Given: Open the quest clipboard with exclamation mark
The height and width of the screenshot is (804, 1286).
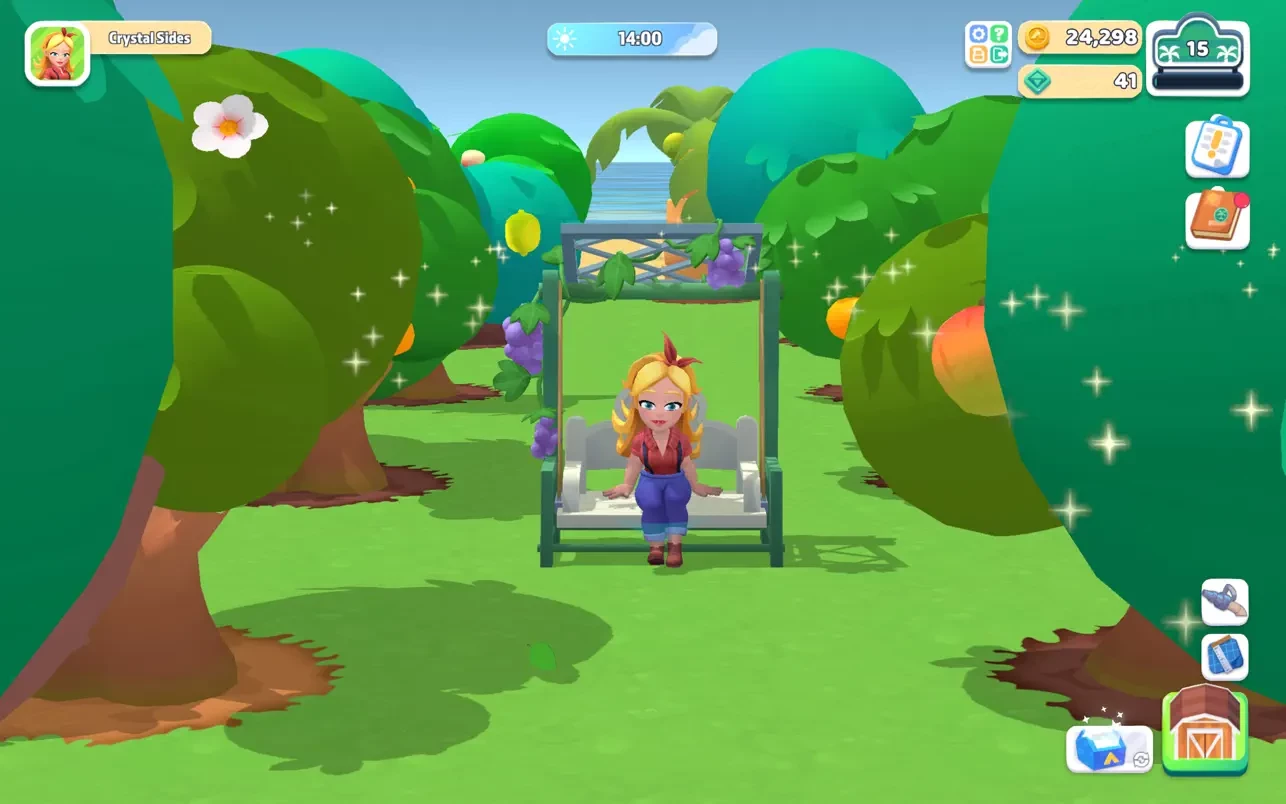Looking at the screenshot, I should click(1217, 147).
